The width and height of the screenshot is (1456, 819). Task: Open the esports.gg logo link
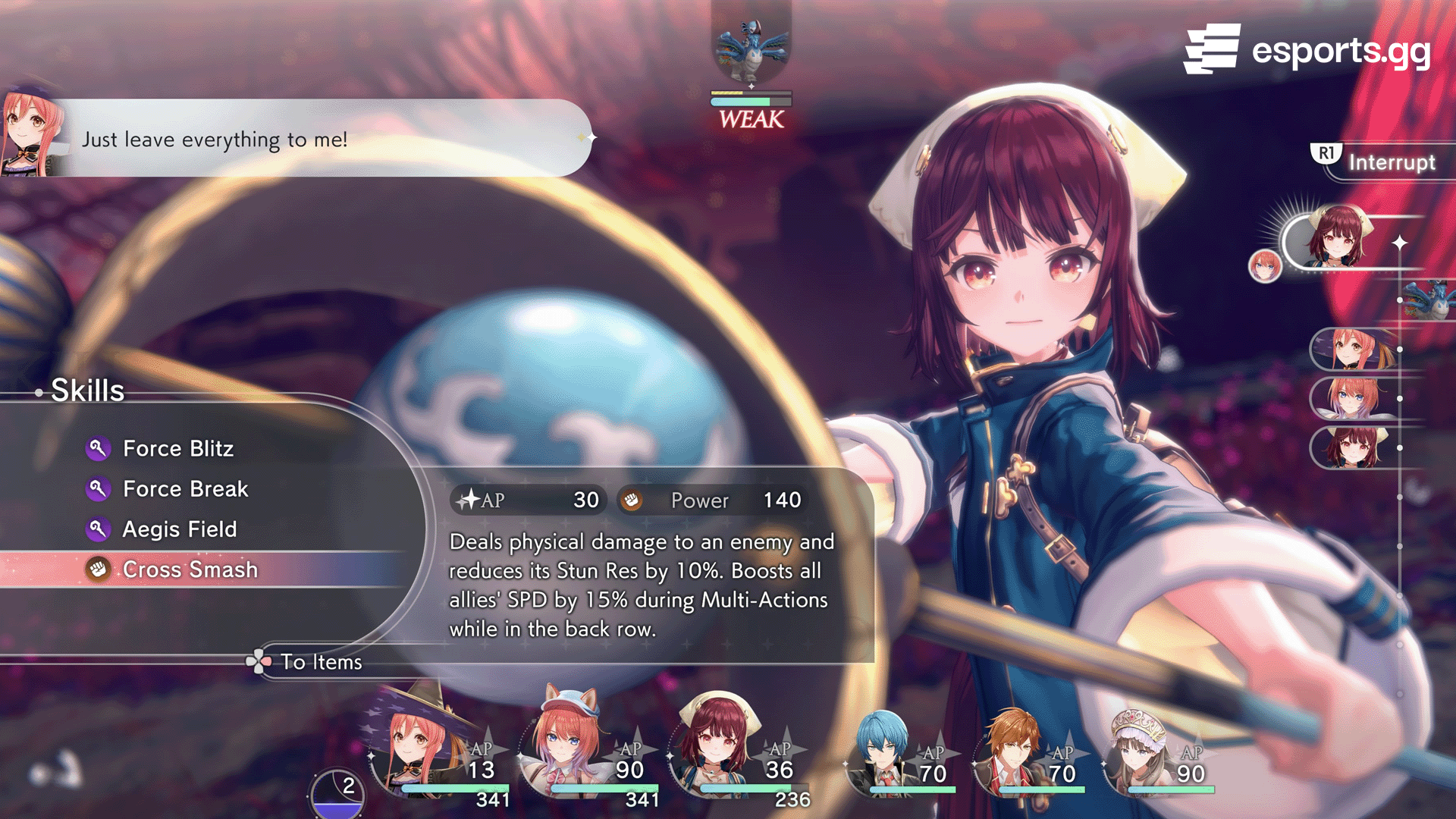point(1307,50)
